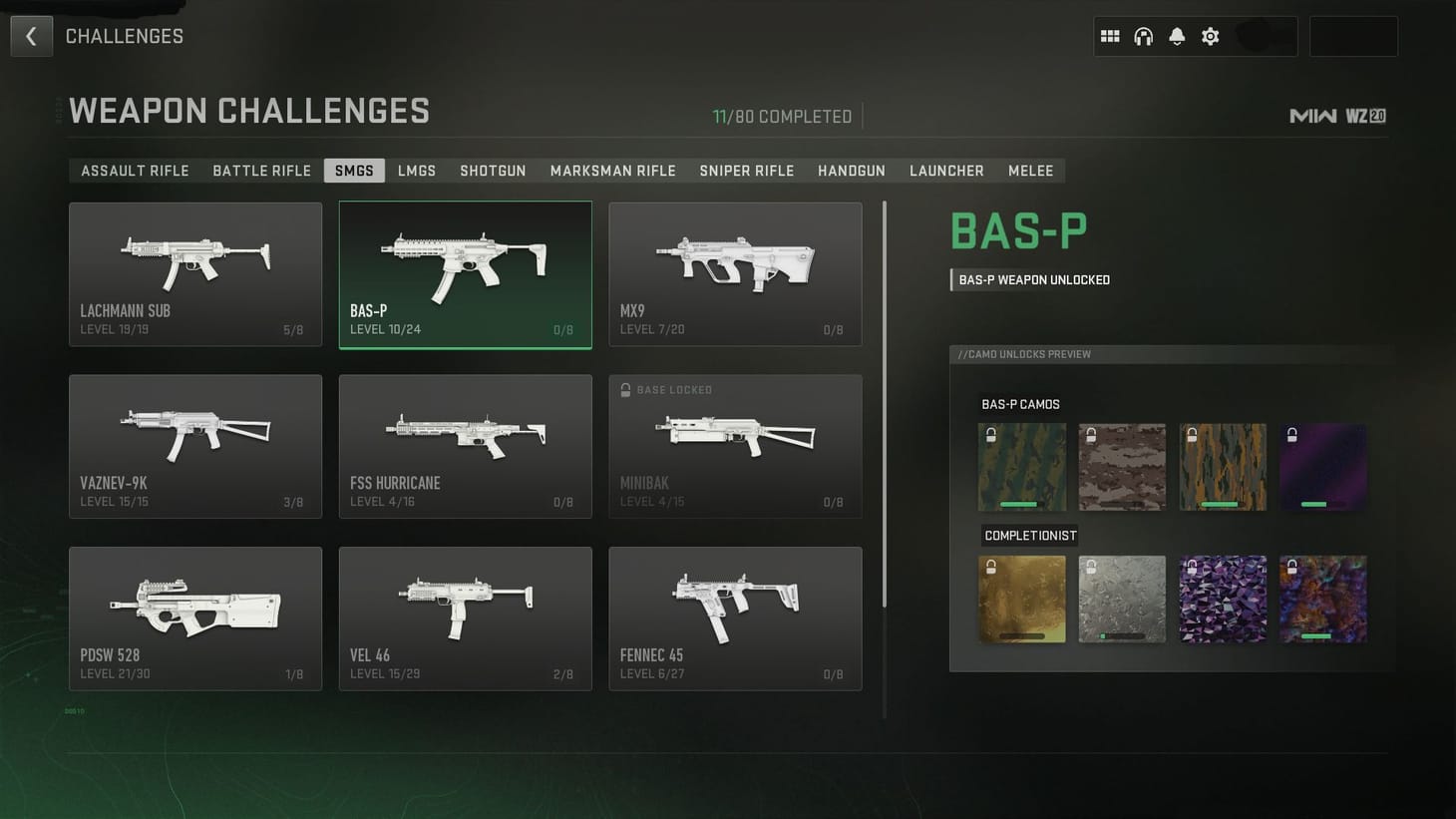Expand the BAS-P CAMOS list
The image size is (1456, 819).
[1020, 404]
